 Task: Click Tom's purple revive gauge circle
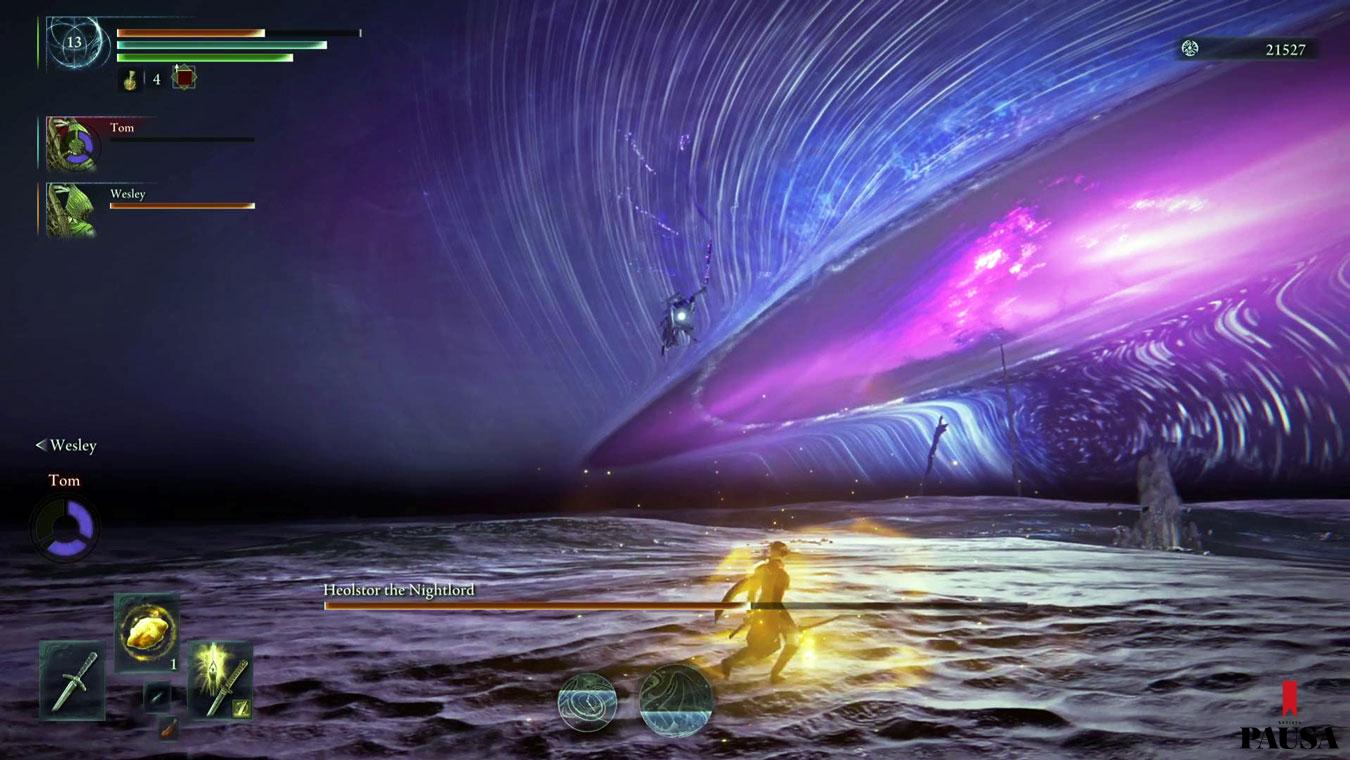pyautogui.click(x=65, y=527)
